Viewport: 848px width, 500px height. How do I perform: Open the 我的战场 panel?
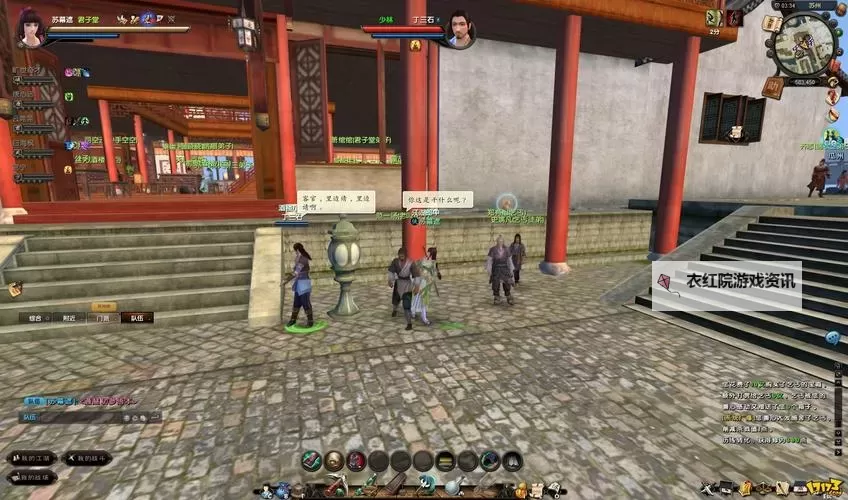30,477
